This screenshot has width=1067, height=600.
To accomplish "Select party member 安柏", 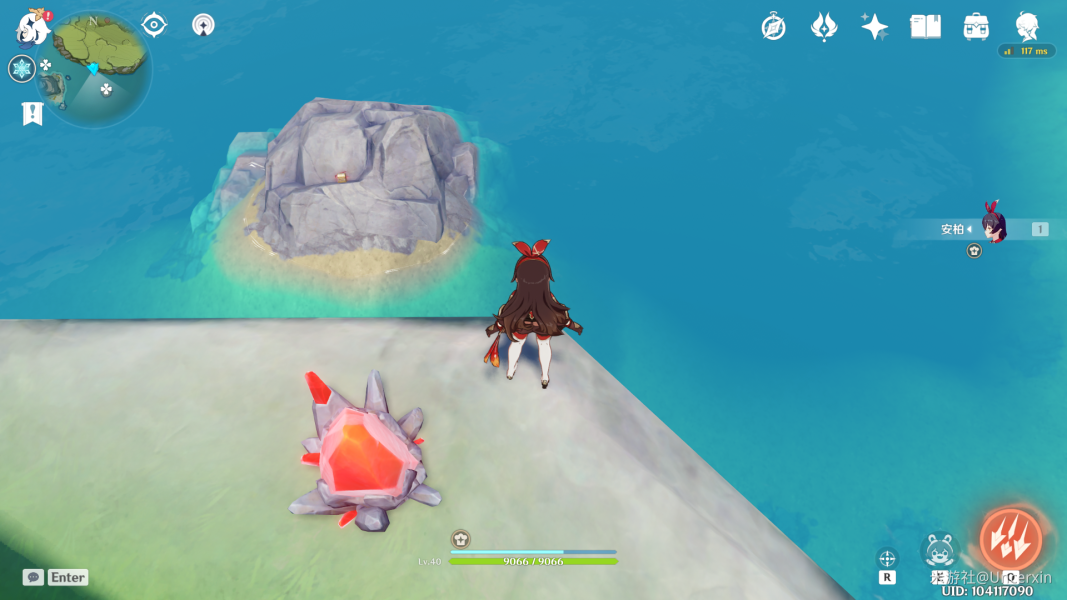I will 992,229.
